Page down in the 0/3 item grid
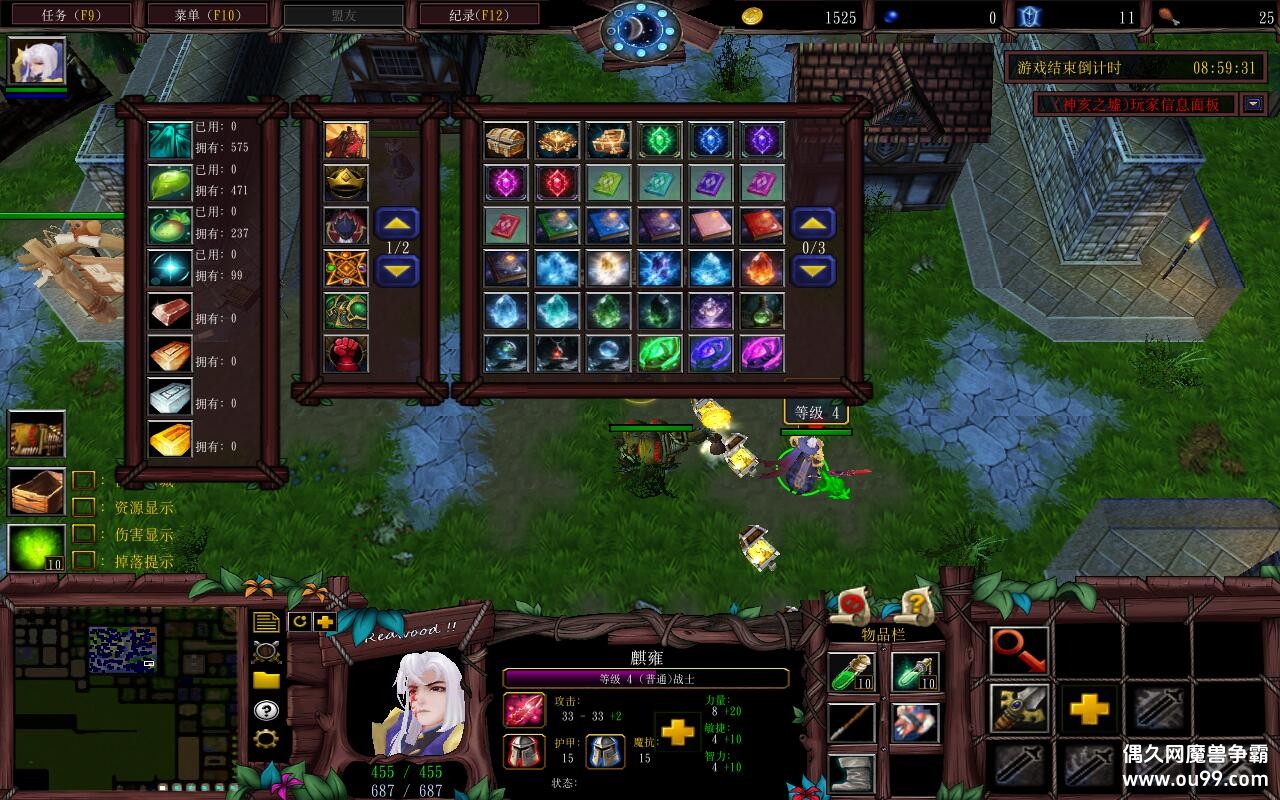 [x=813, y=270]
